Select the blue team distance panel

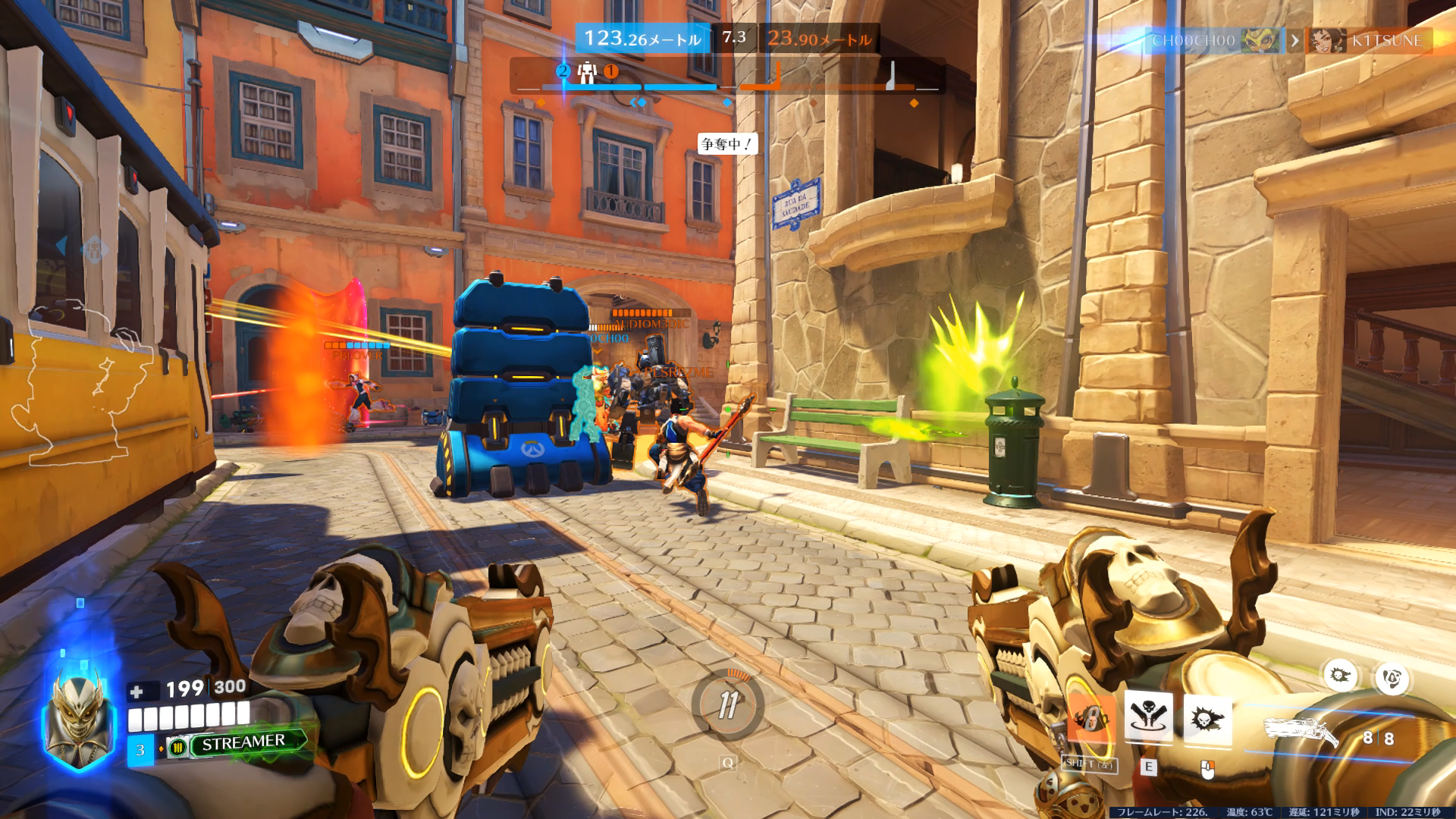tap(642, 39)
